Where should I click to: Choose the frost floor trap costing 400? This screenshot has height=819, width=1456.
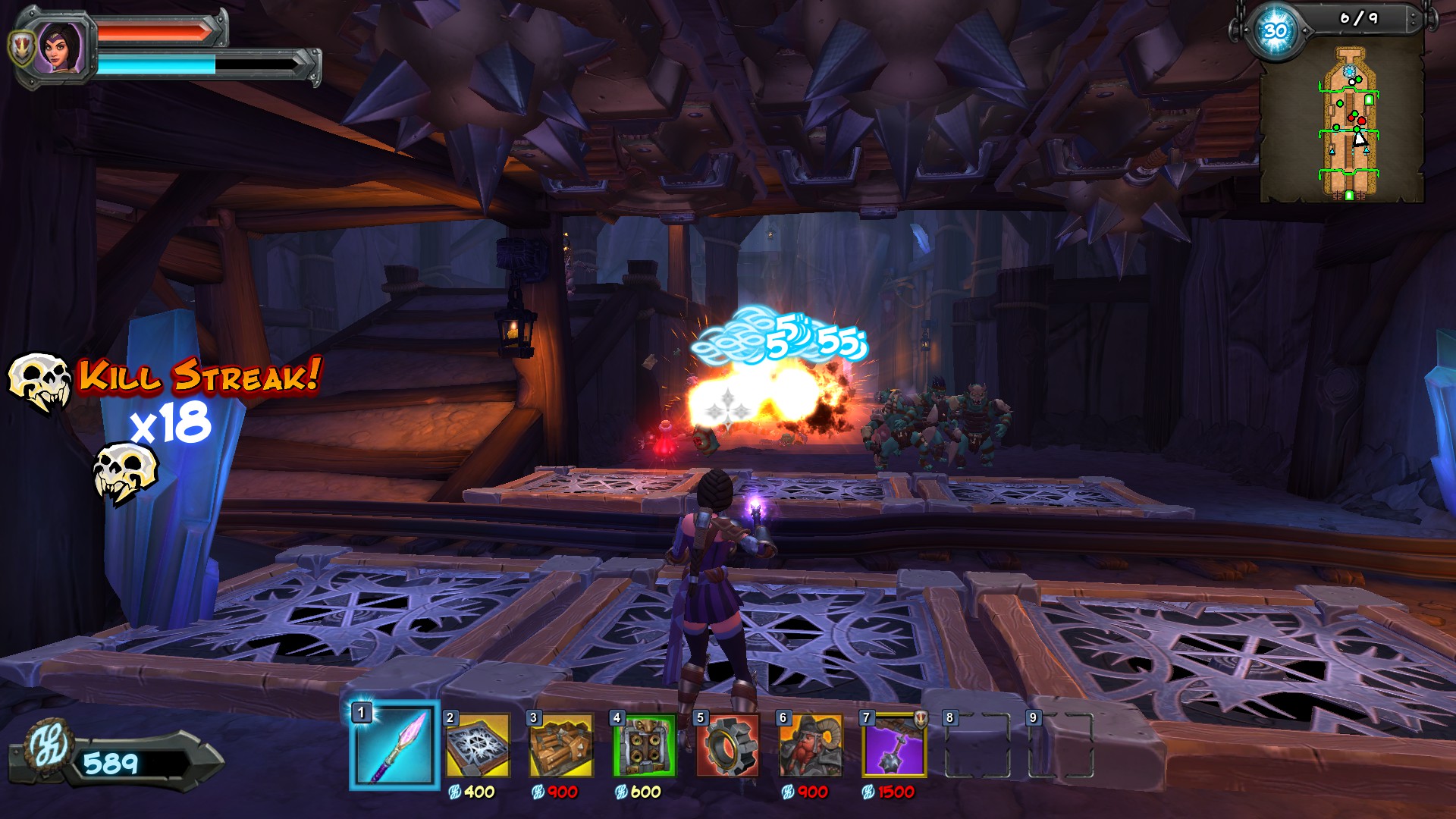(x=478, y=746)
